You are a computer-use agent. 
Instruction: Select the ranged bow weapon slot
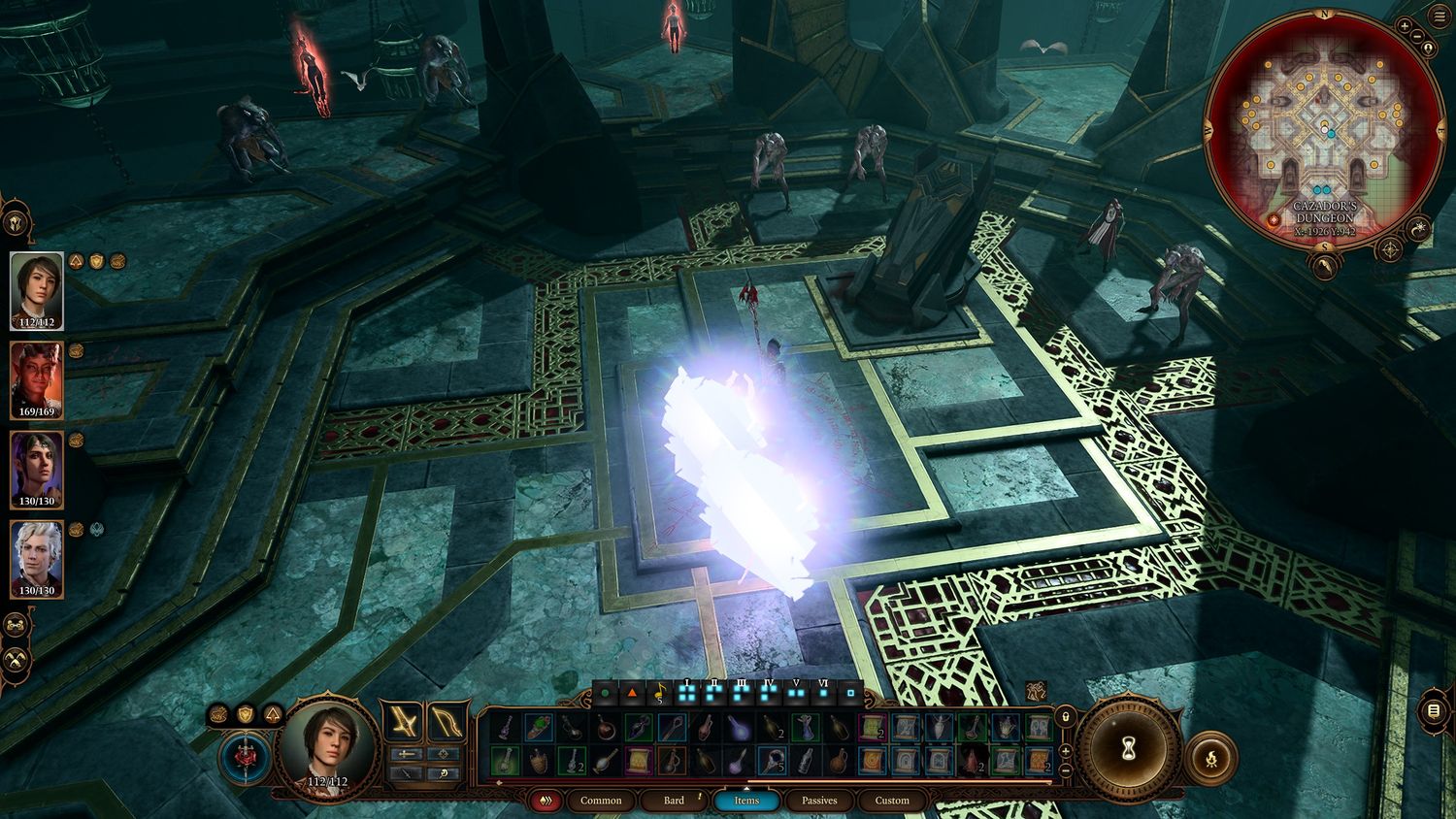[447, 722]
